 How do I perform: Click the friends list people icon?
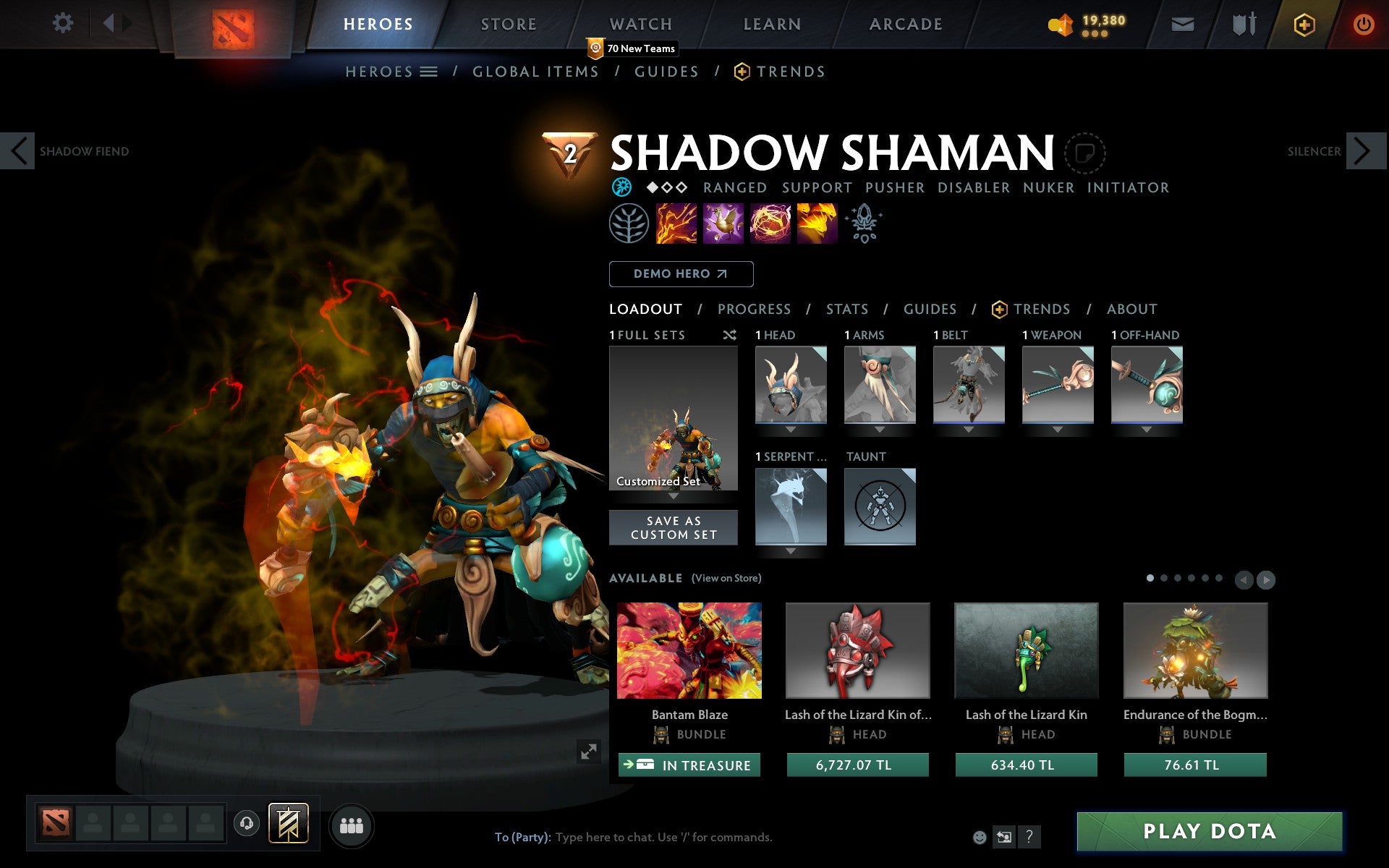pyautogui.click(x=352, y=824)
